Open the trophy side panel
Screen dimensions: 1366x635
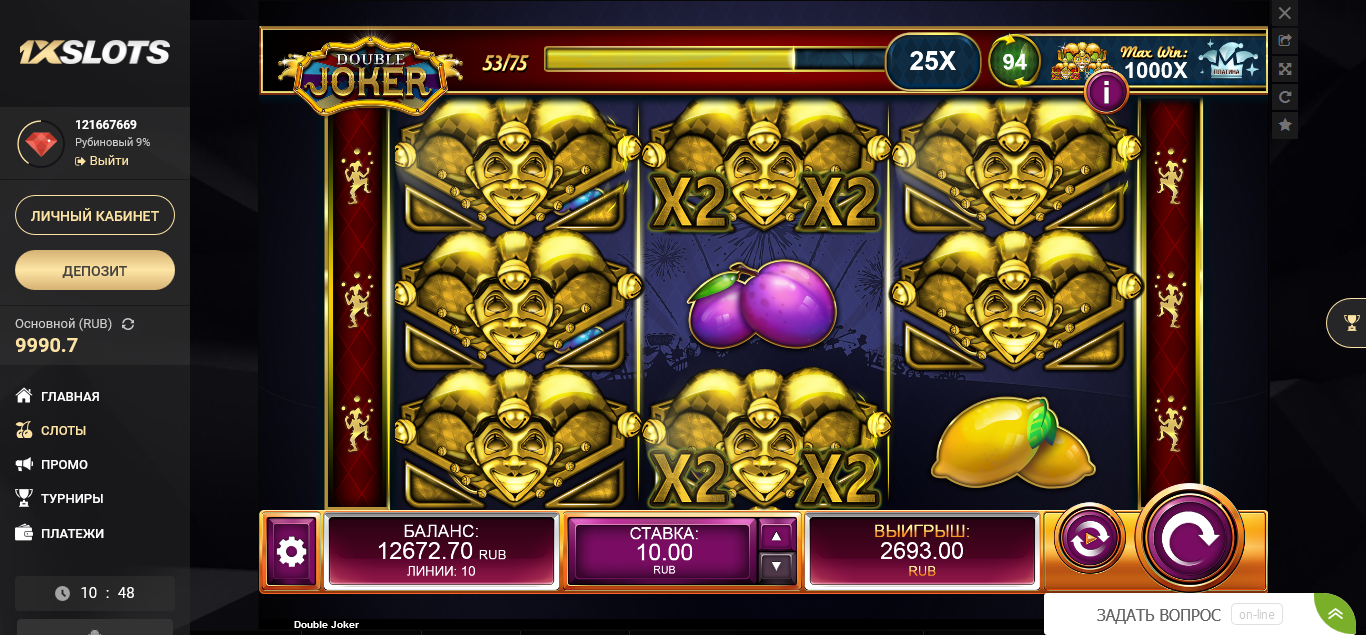[1351, 322]
